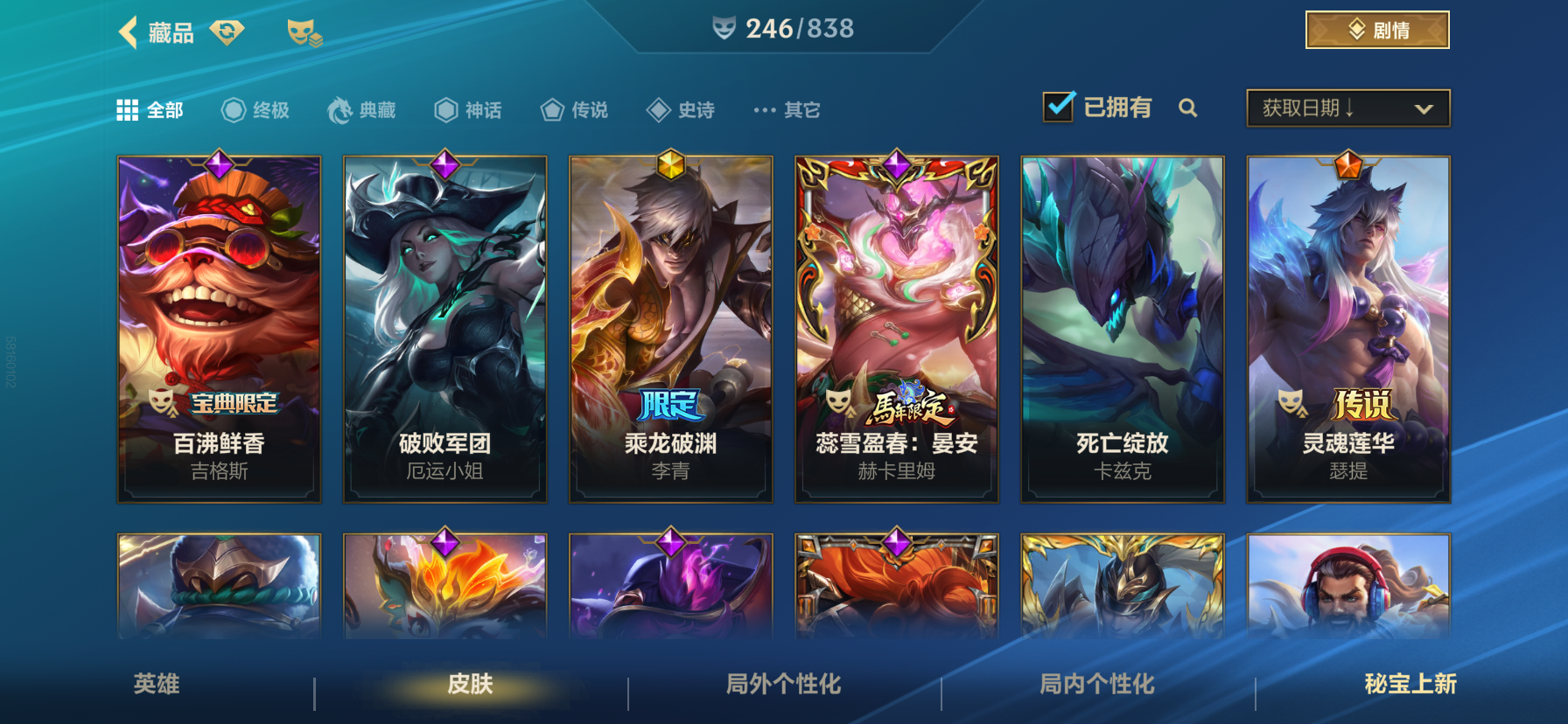Click the swap icon next to 藏品 title
Viewport: 1568px width, 724px height.
[227, 29]
